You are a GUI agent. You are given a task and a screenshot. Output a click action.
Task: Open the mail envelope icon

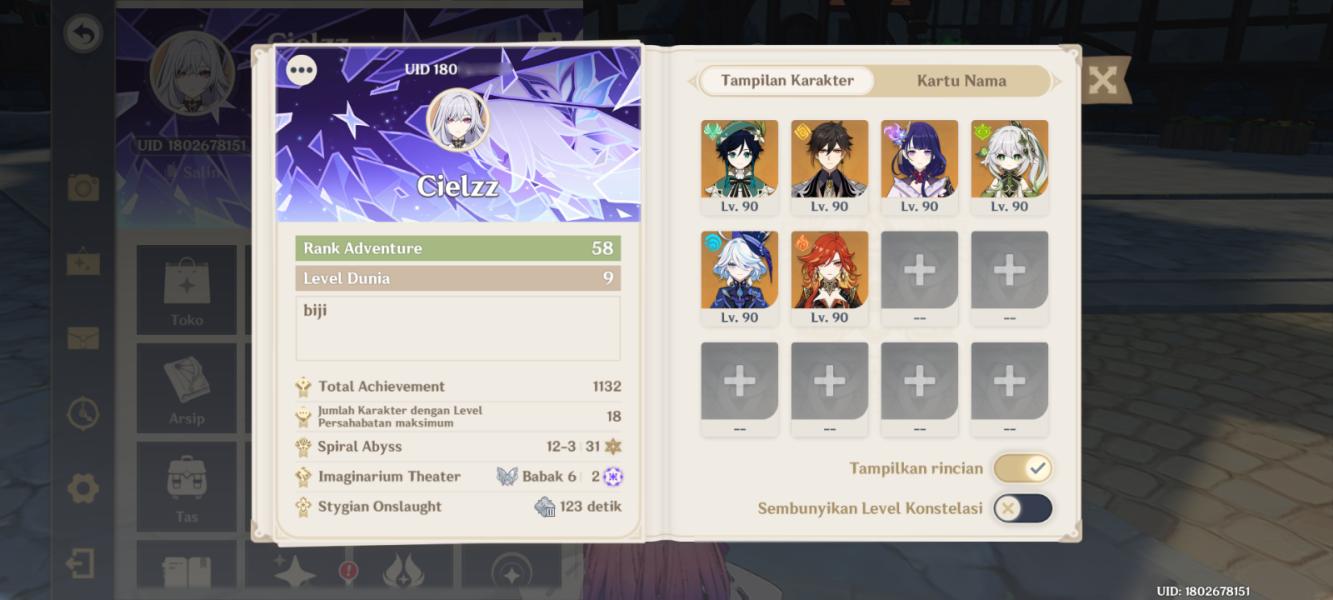[x=83, y=338]
